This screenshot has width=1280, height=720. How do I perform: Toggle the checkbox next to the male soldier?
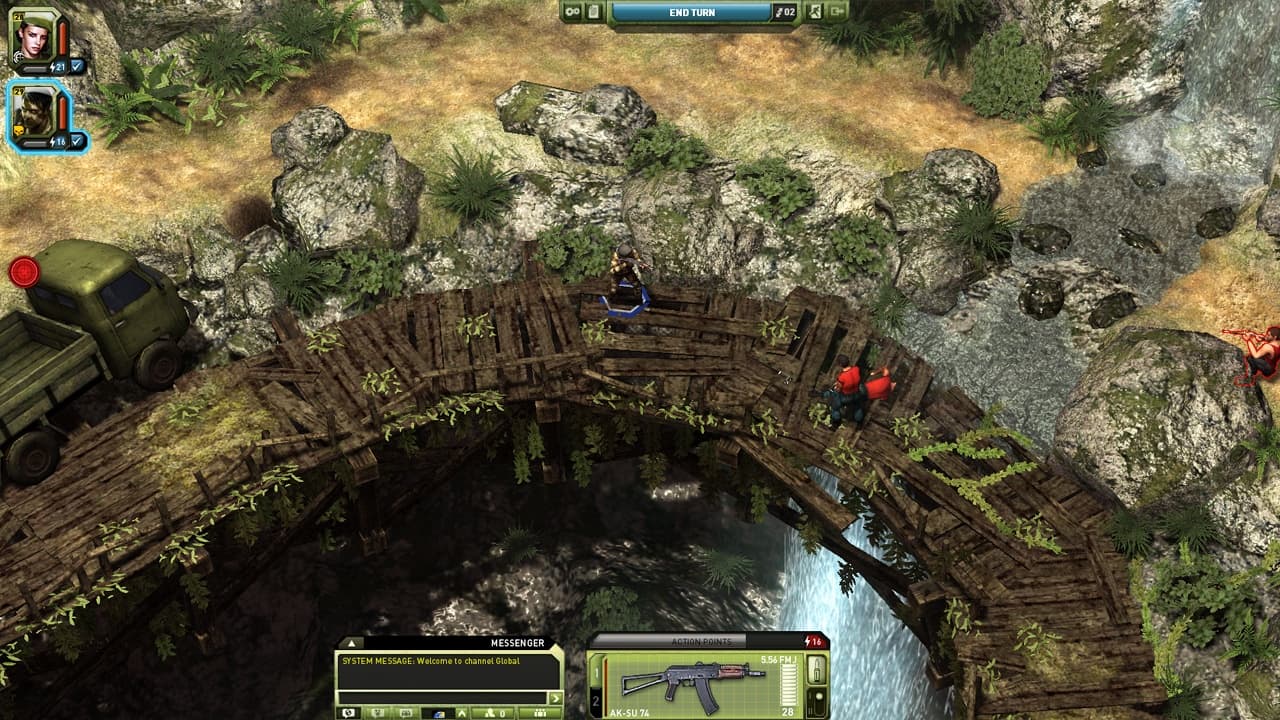(x=77, y=141)
